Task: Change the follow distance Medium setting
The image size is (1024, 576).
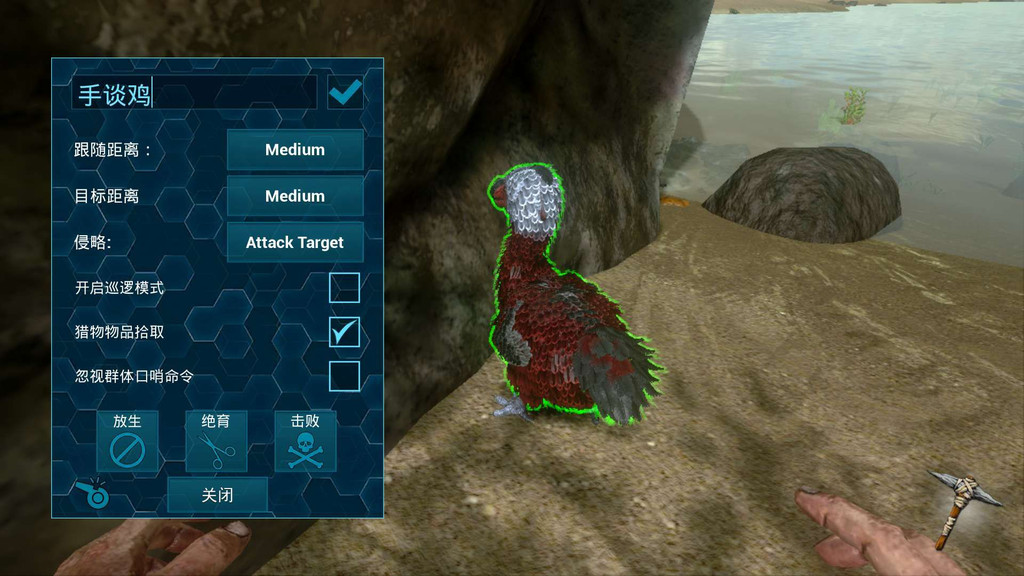Action: click(x=295, y=150)
